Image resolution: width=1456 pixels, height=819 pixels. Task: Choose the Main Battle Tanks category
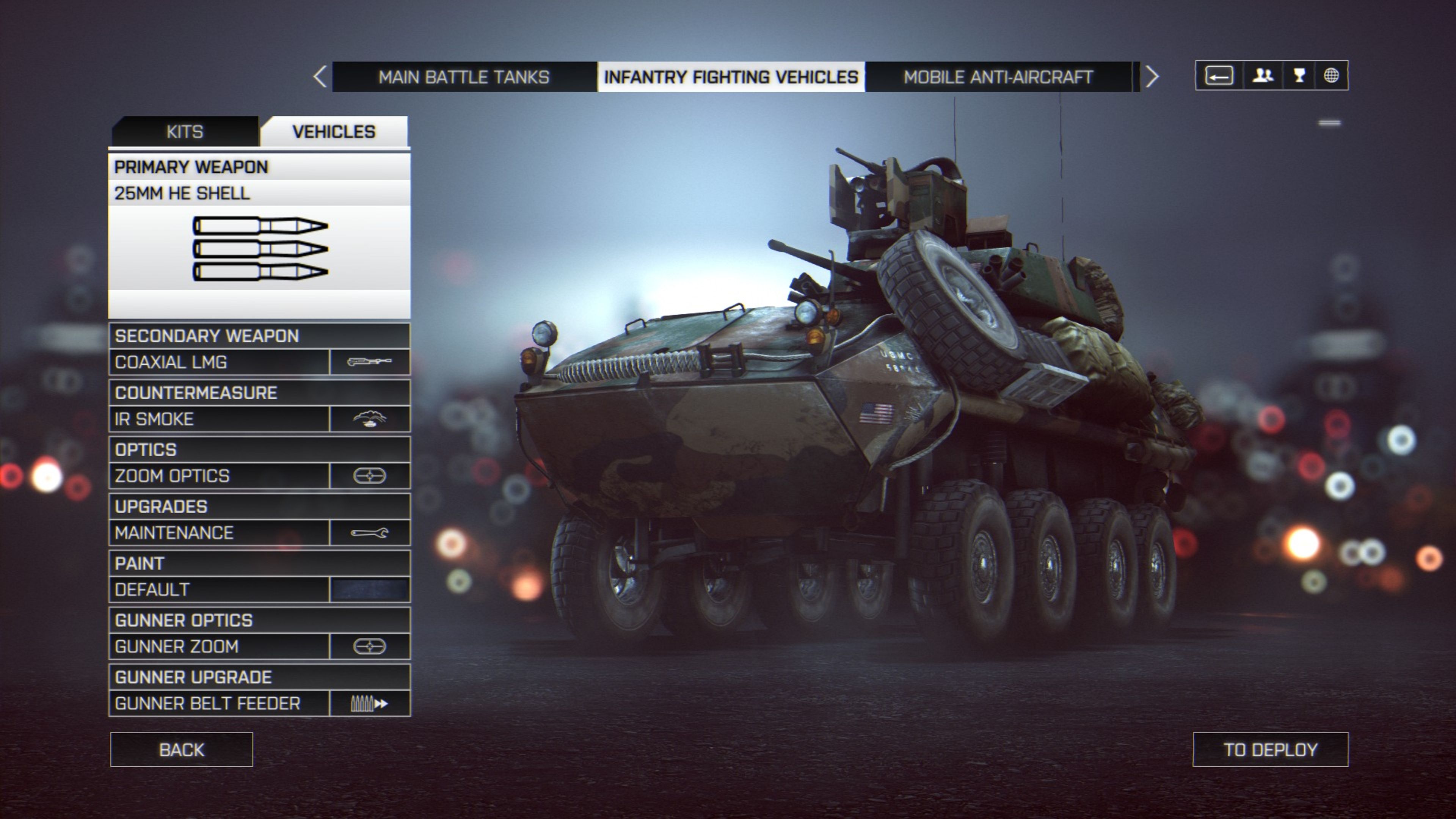[463, 77]
